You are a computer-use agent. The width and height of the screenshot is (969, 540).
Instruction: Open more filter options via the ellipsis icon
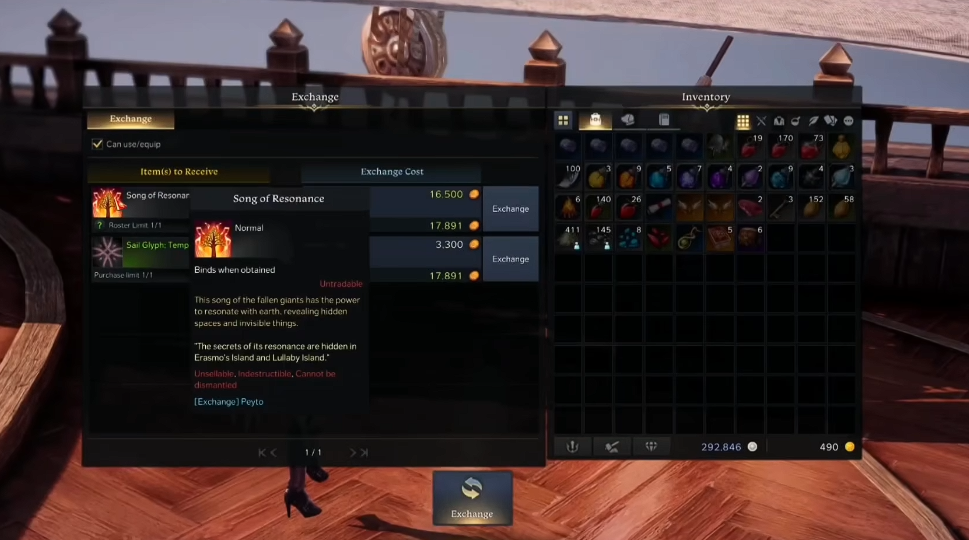(848, 122)
